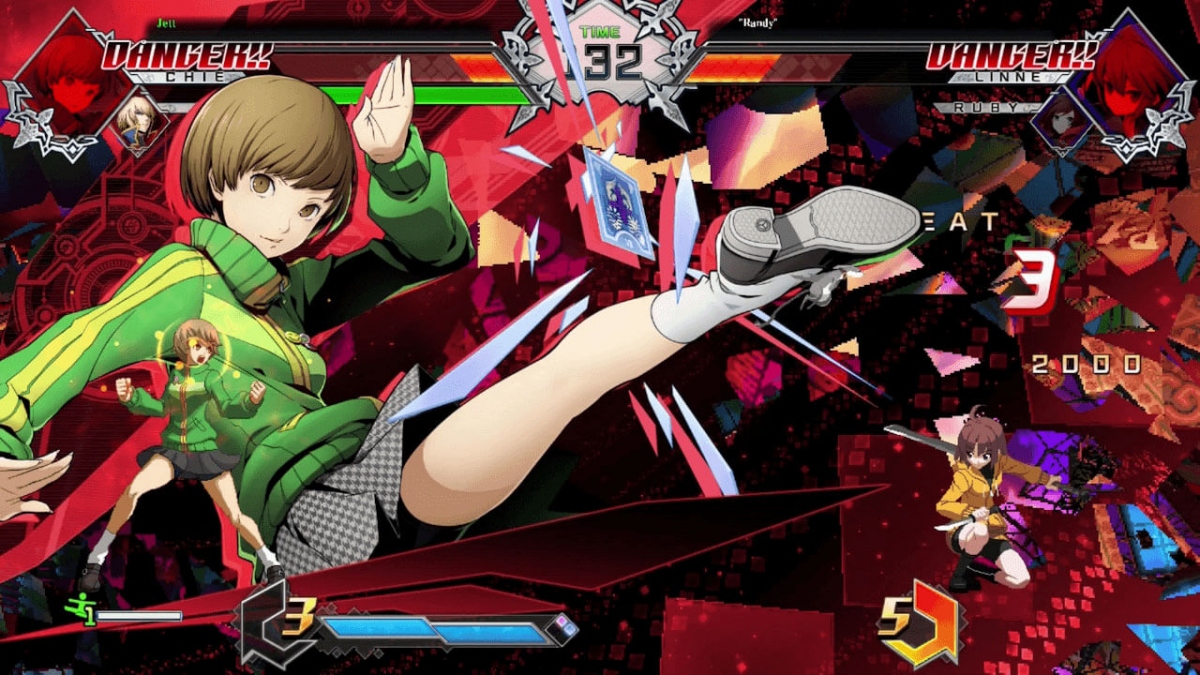The width and height of the screenshot is (1200, 675).
Task: Click the blond partner portrait beside Chie
Action: (136, 119)
